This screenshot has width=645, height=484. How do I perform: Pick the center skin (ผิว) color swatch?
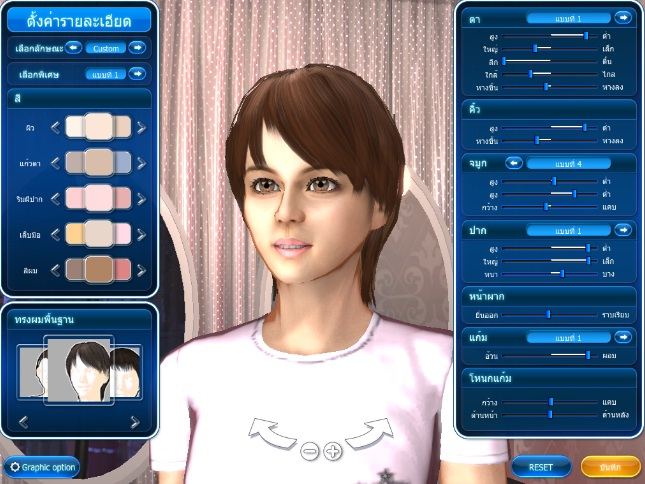tap(98, 127)
